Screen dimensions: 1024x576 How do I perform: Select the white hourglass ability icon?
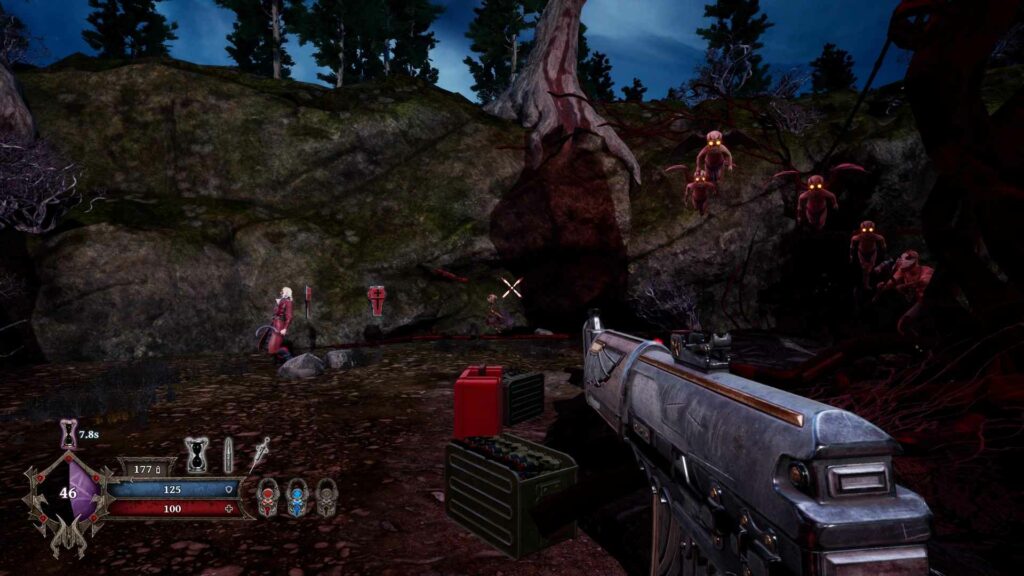(197, 455)
